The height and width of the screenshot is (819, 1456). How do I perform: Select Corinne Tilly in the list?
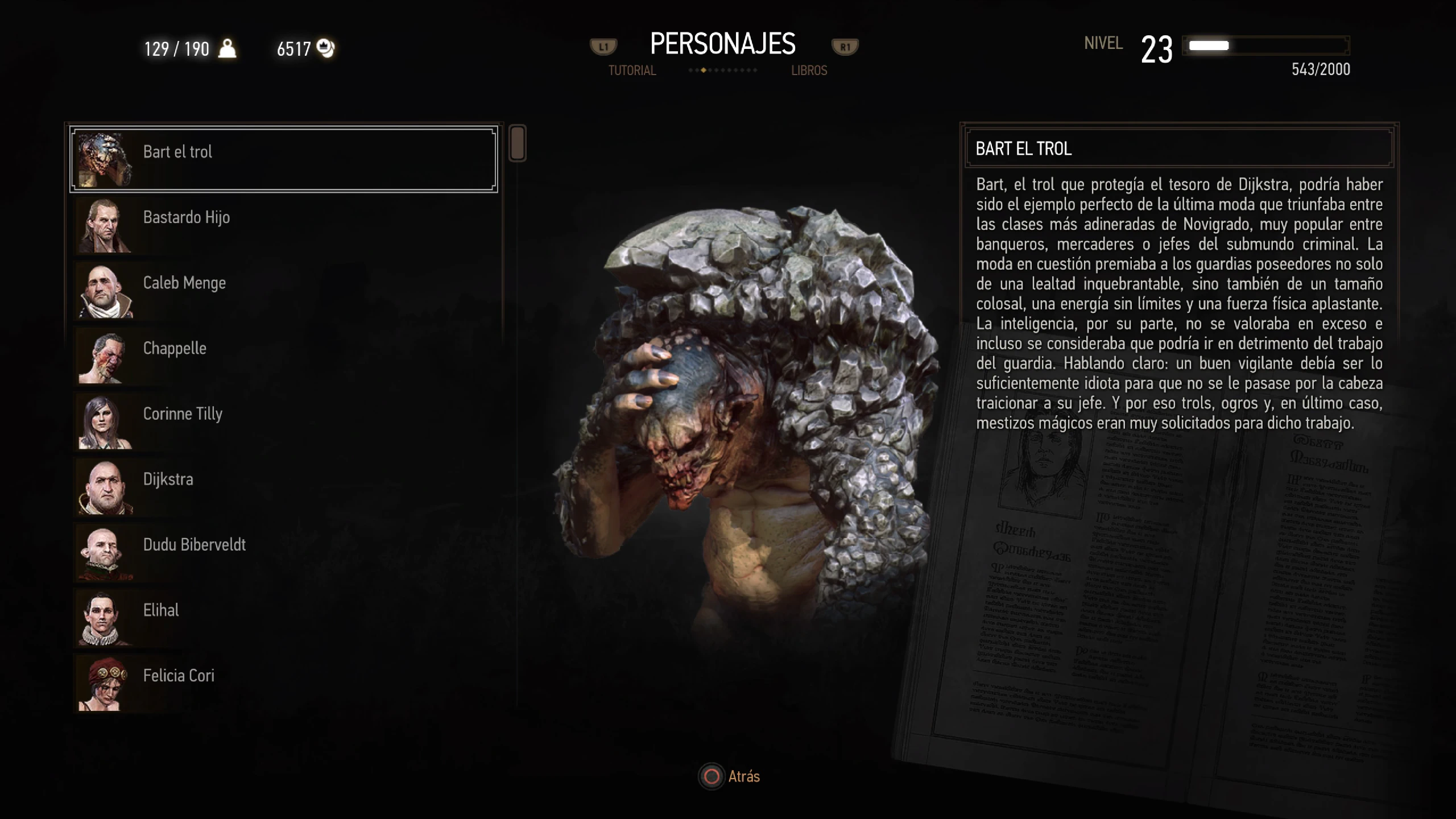click(x=283, y=421)
